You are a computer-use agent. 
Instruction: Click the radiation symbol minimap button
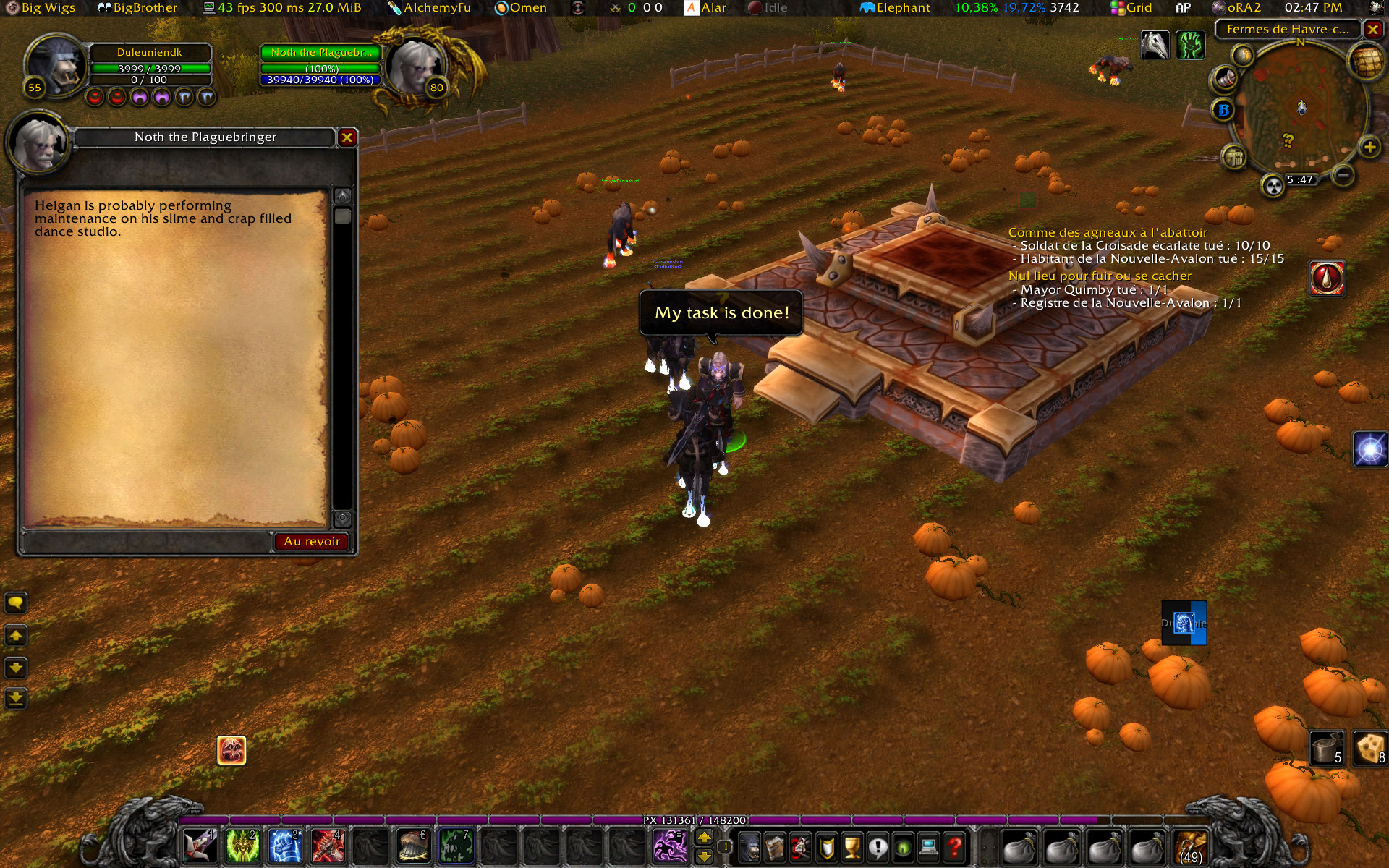(1273, 186)
